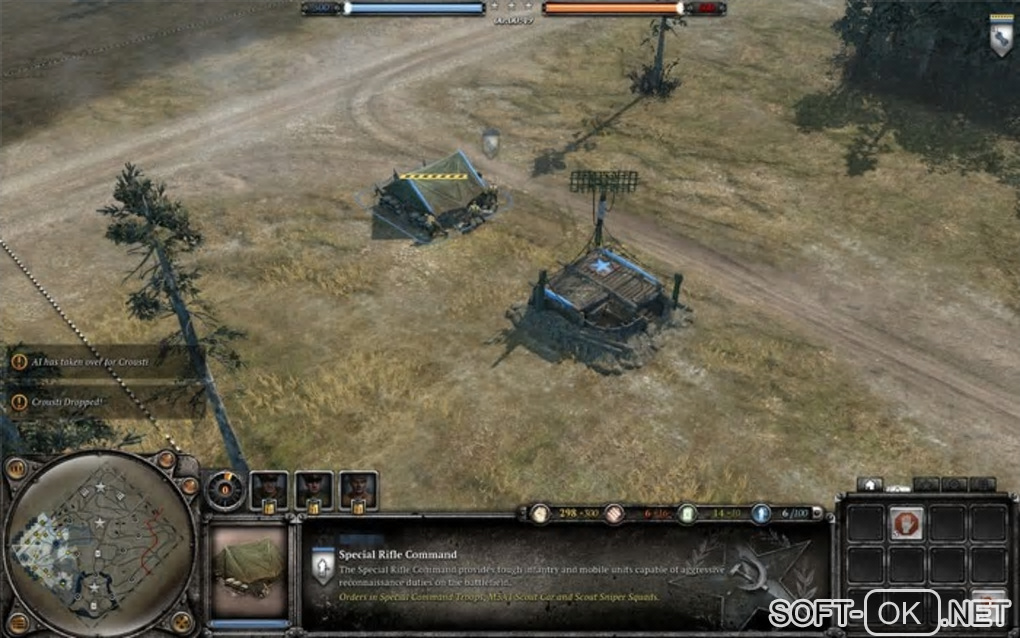Select the shield building shortcut icon
The image size is (1020, 638).
pyautogui.click(x=1000, y=36)
